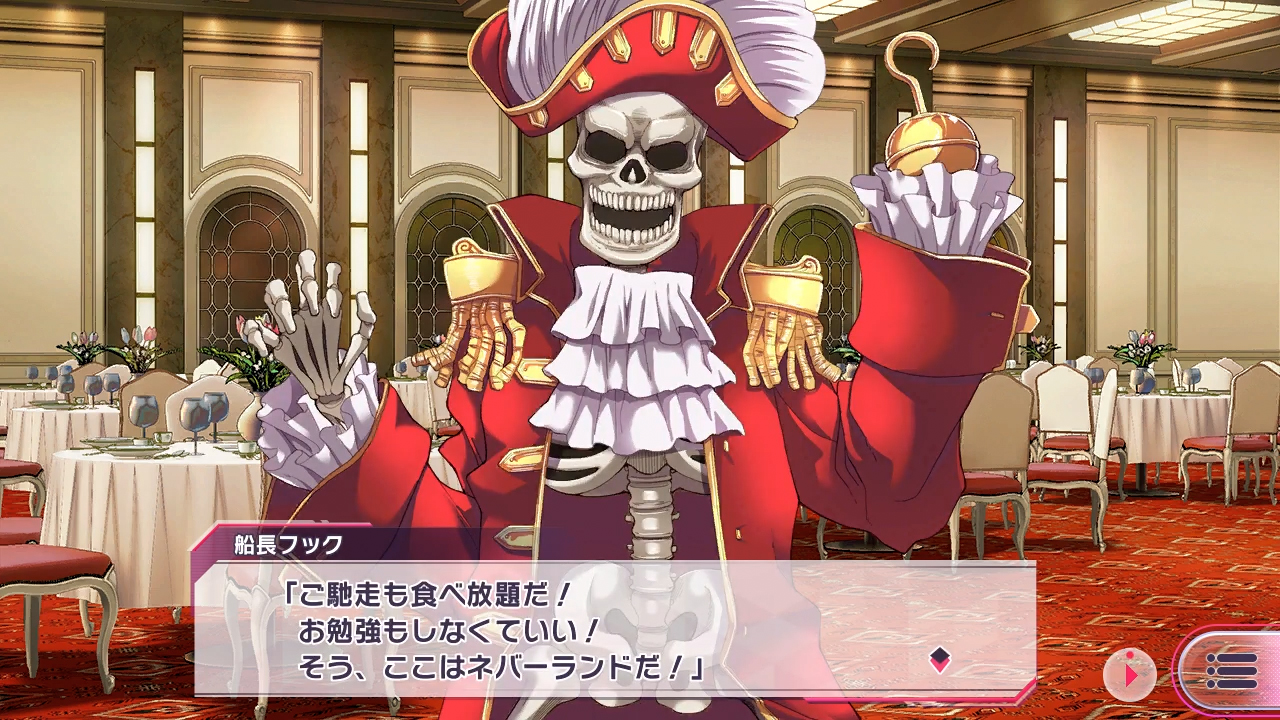Advance Captain Hook's dialogue text box

tap(614, 630)
